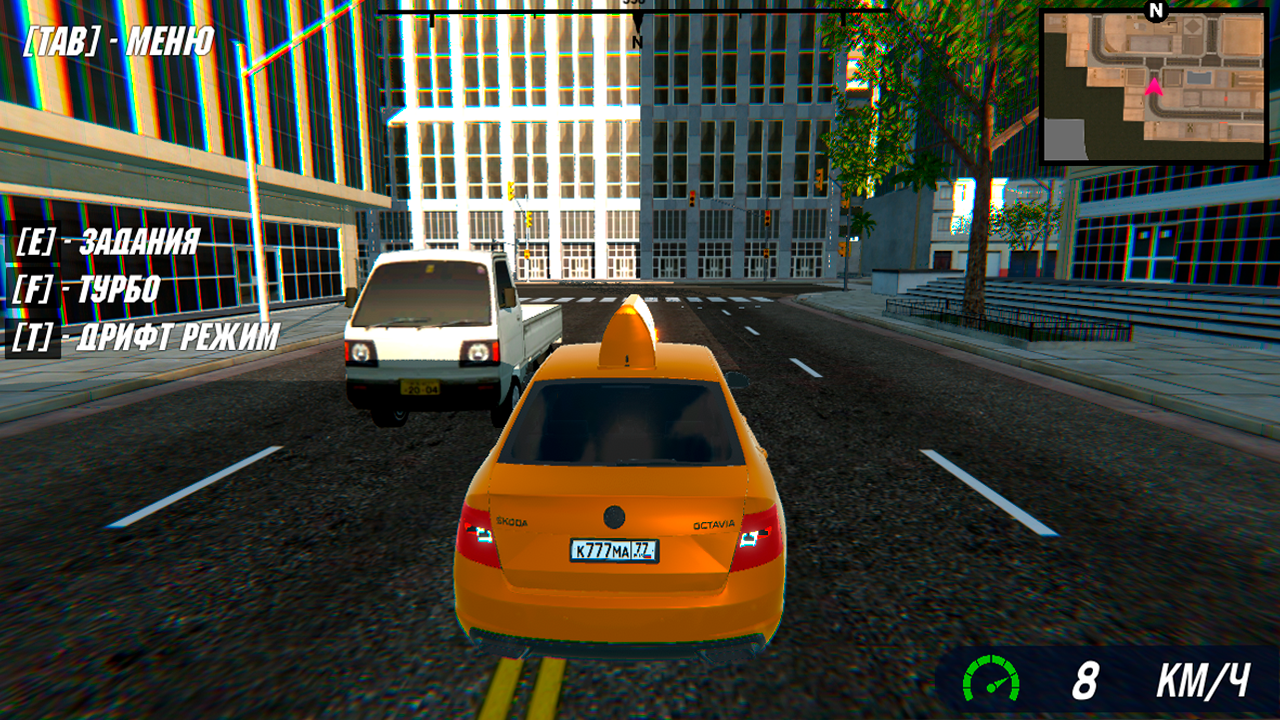
Task: Click the Octavia emblem on the trunk
Action: pos(713,524)
